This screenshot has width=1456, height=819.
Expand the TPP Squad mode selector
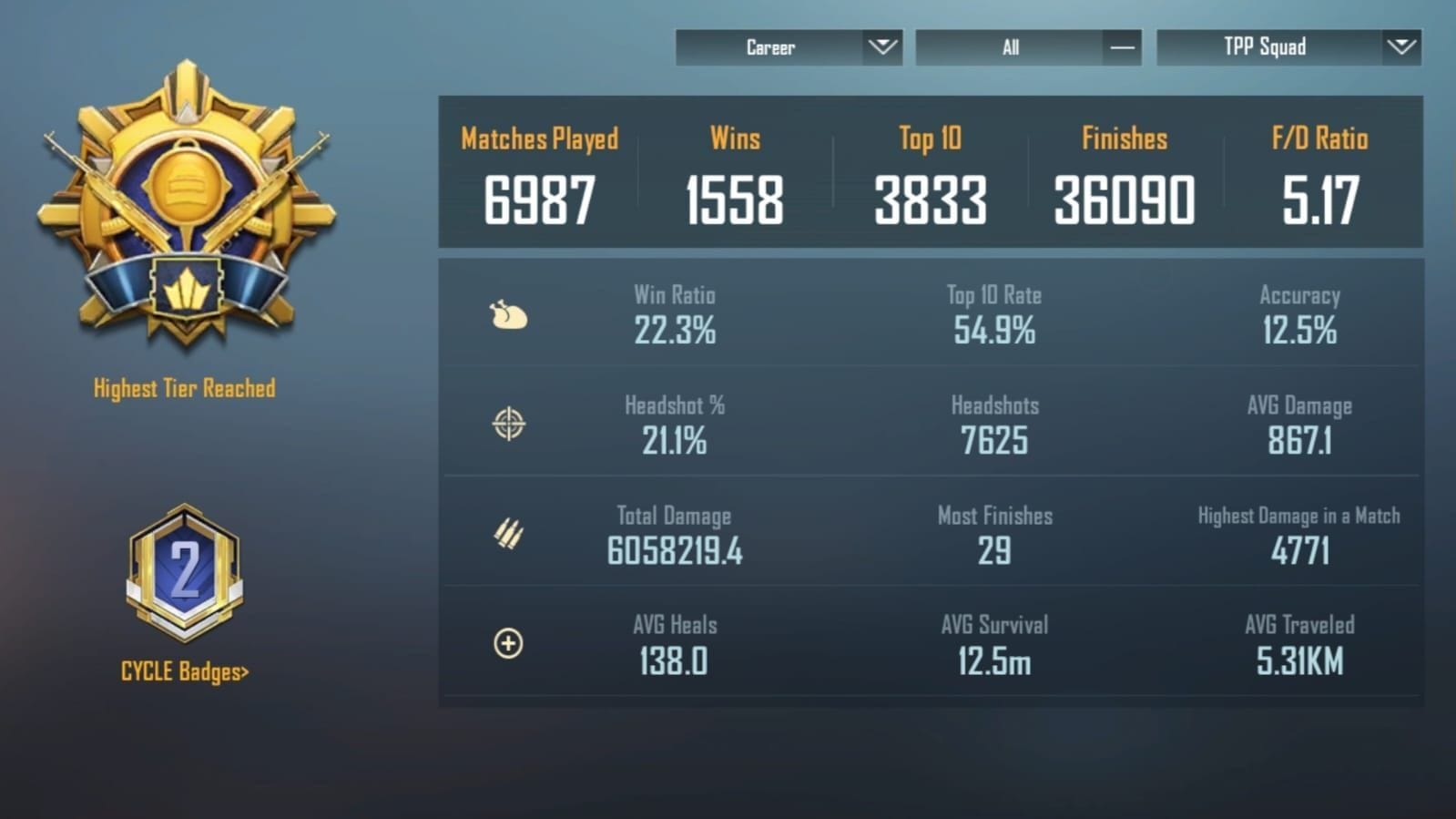pyautogui.click(x=1287, y=47)
